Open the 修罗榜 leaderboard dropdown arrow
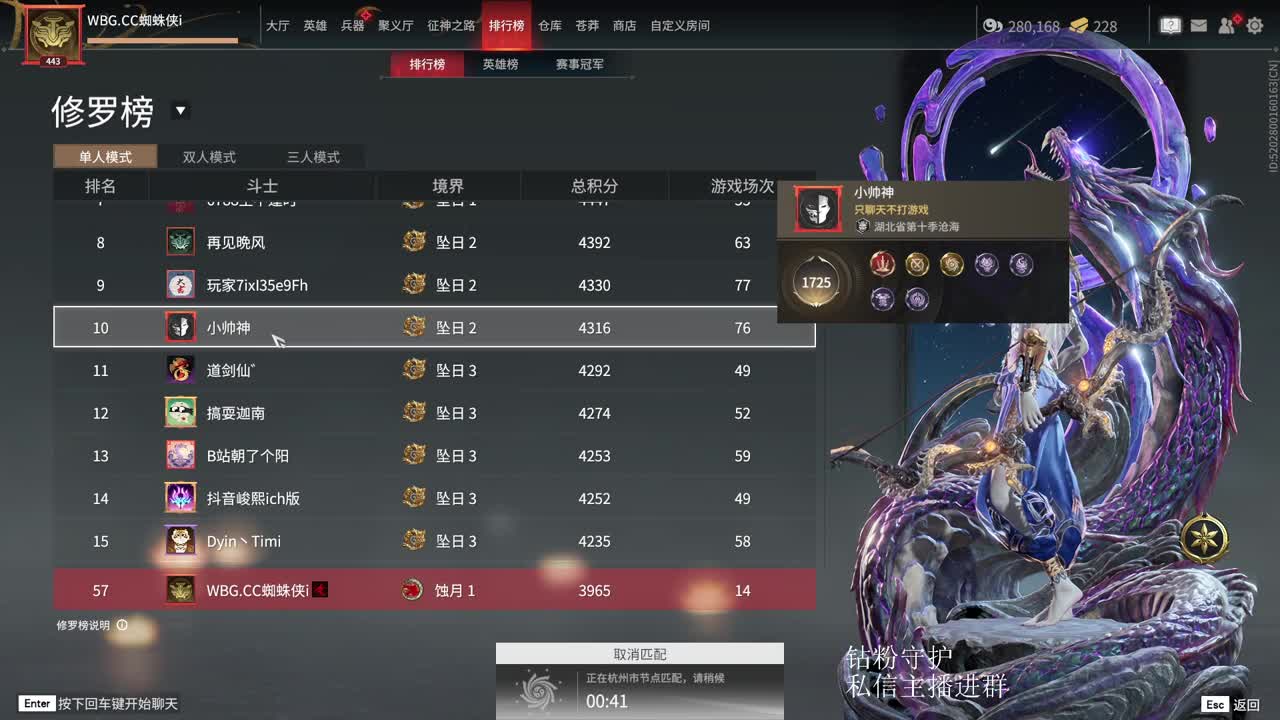Screen dimensions: 1280x720 pyautogui.click(x=181, y=112)
